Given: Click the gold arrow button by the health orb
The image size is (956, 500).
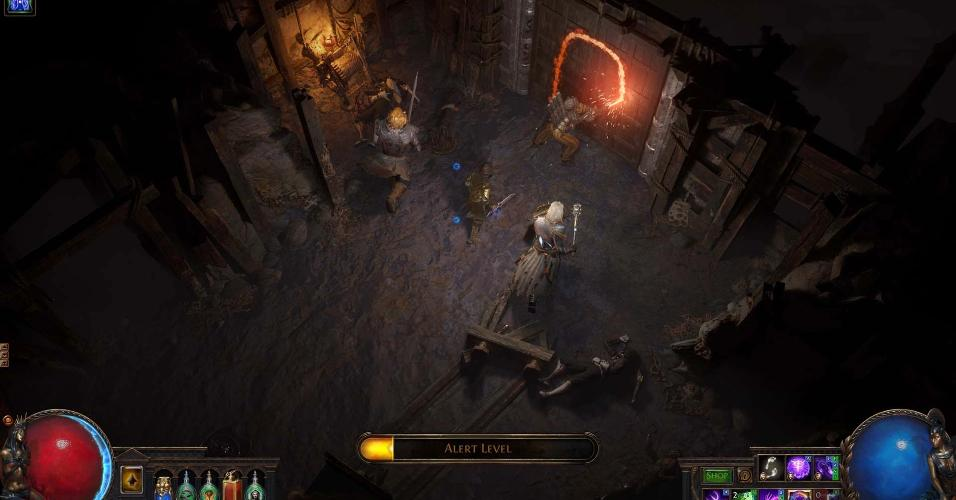Looking at the screenshot, I should click(x=131, y=480).
